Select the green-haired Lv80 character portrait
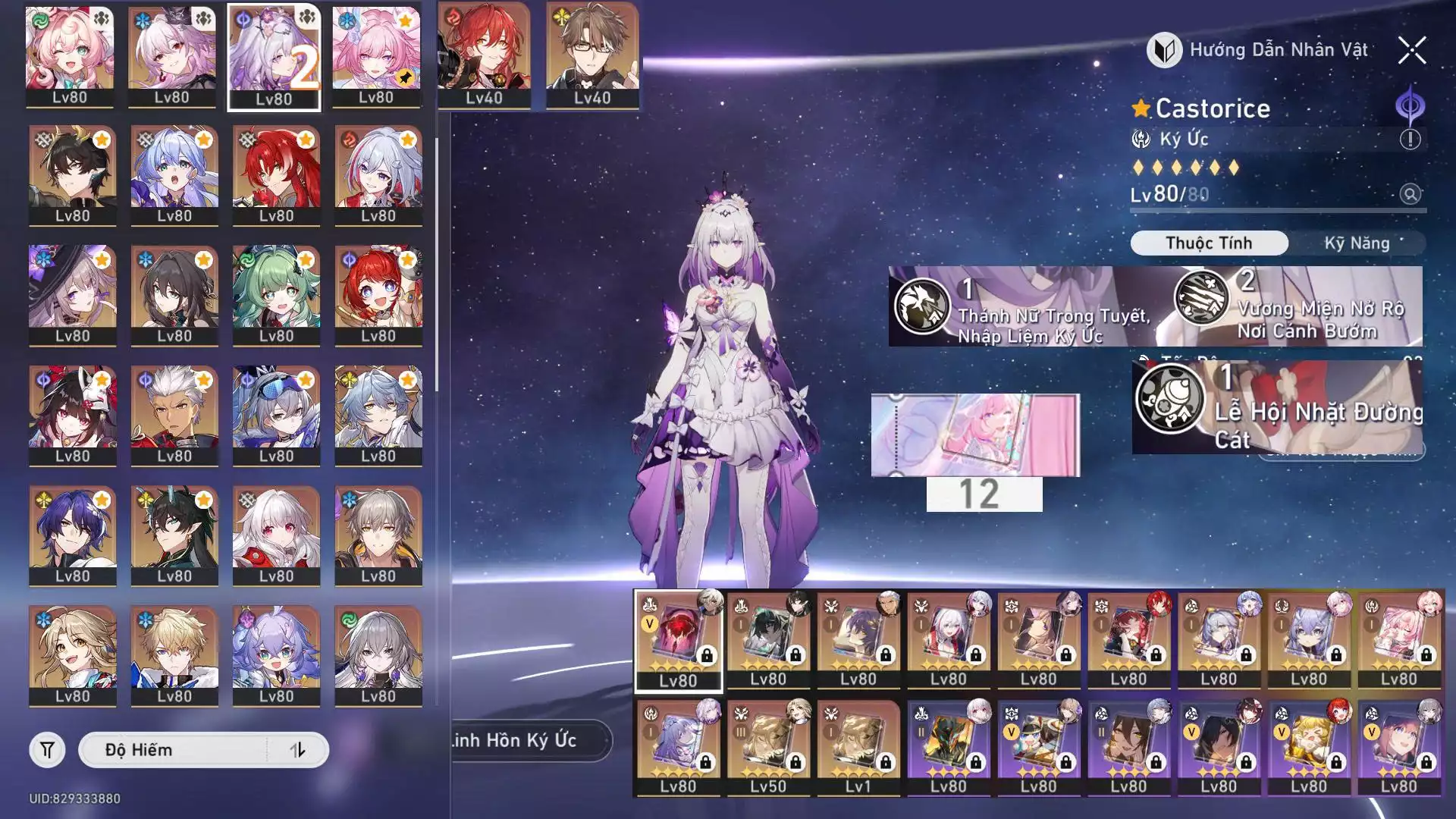This screenshot has width=1456, height=819. pyautogui.click(x=276, y=296)
